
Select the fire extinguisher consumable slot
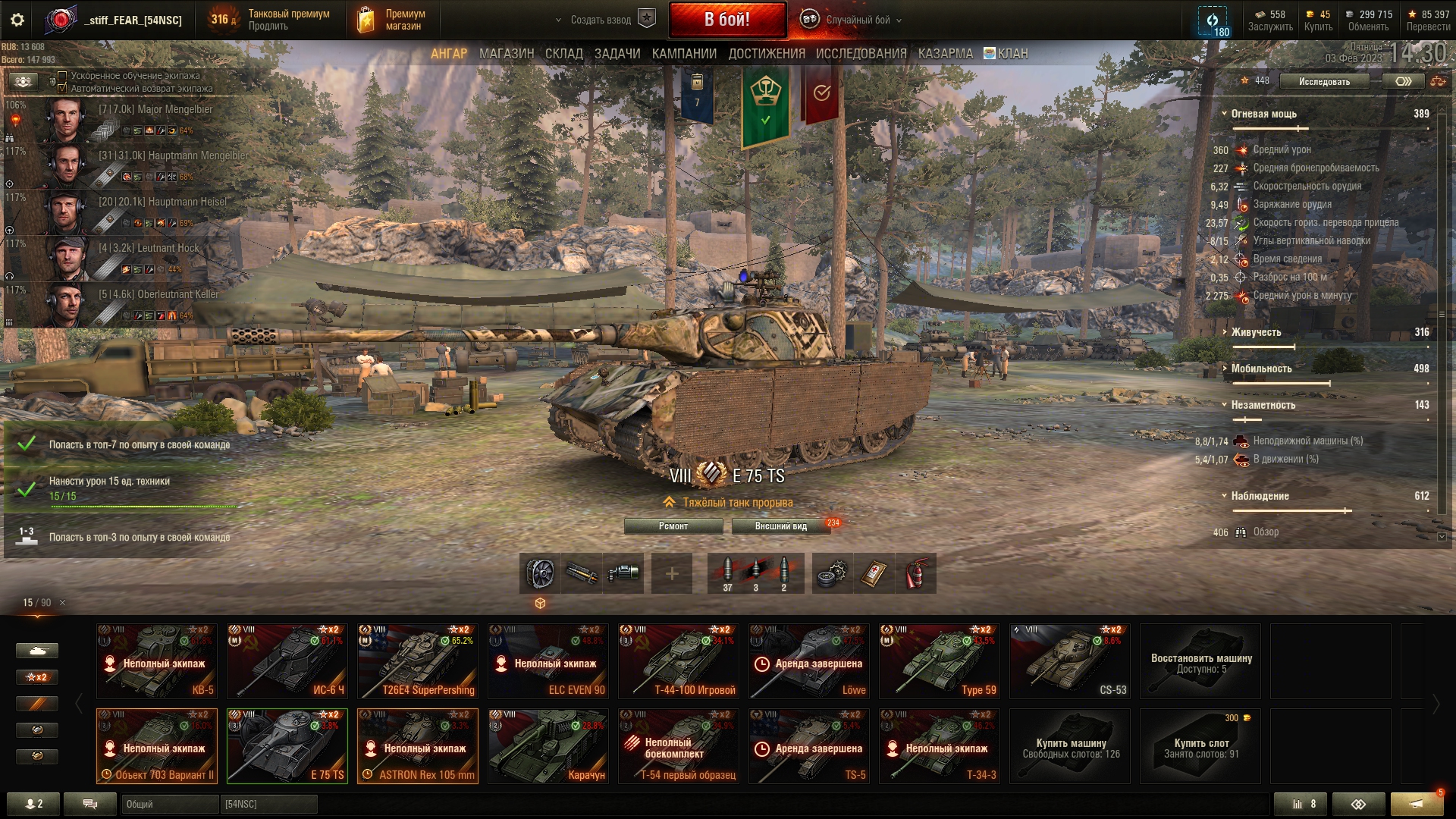[916, 573]
